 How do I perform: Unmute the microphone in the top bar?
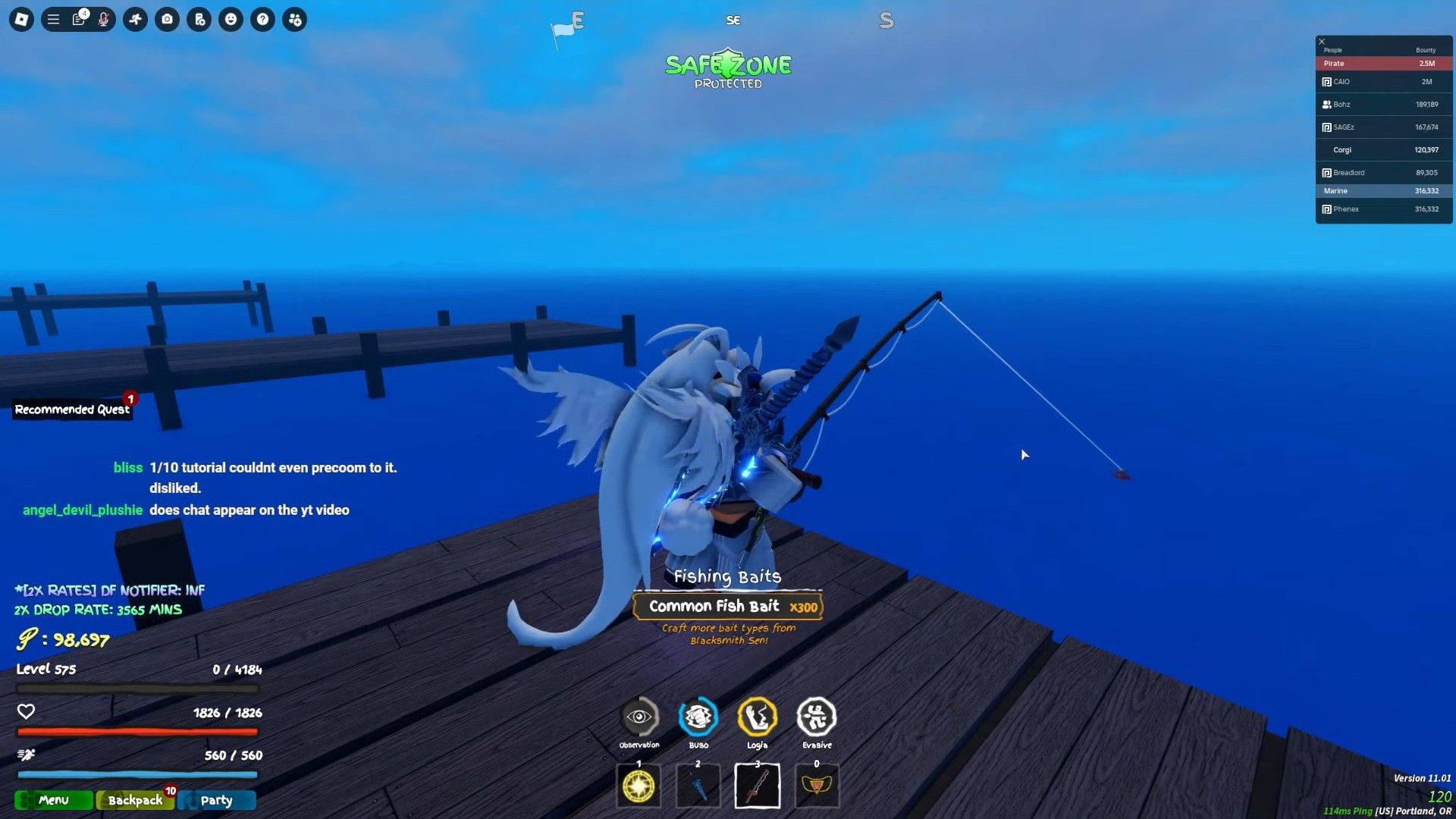click(x=104, y=20)
